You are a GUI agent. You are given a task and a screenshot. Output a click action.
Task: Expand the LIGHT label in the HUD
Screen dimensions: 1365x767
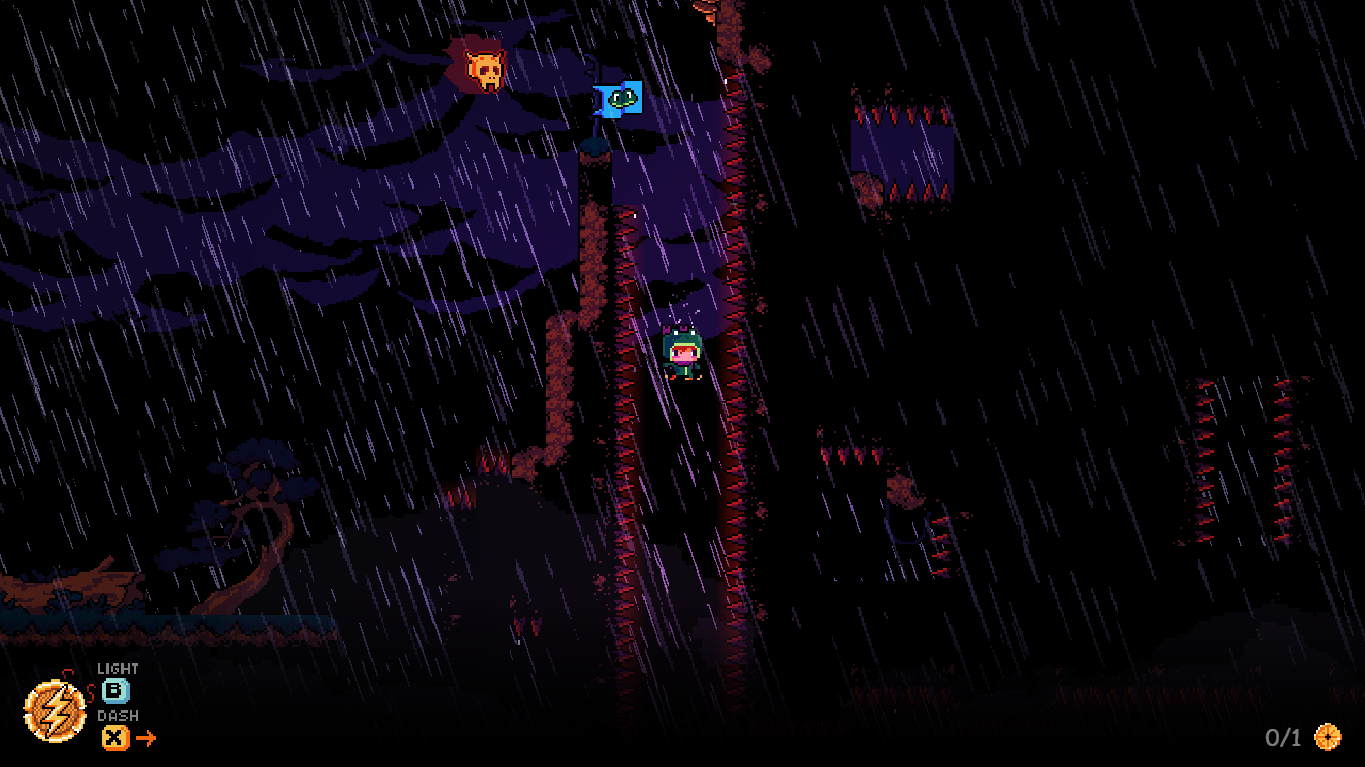[x=118, y=667]
